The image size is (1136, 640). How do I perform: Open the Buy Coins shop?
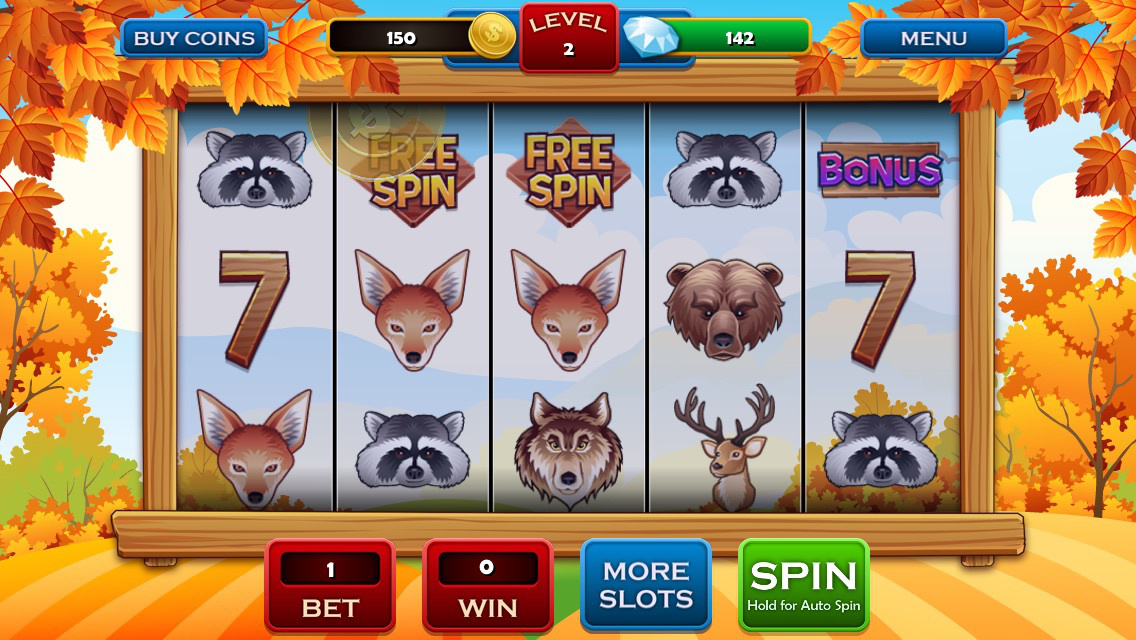coord(194,39)
